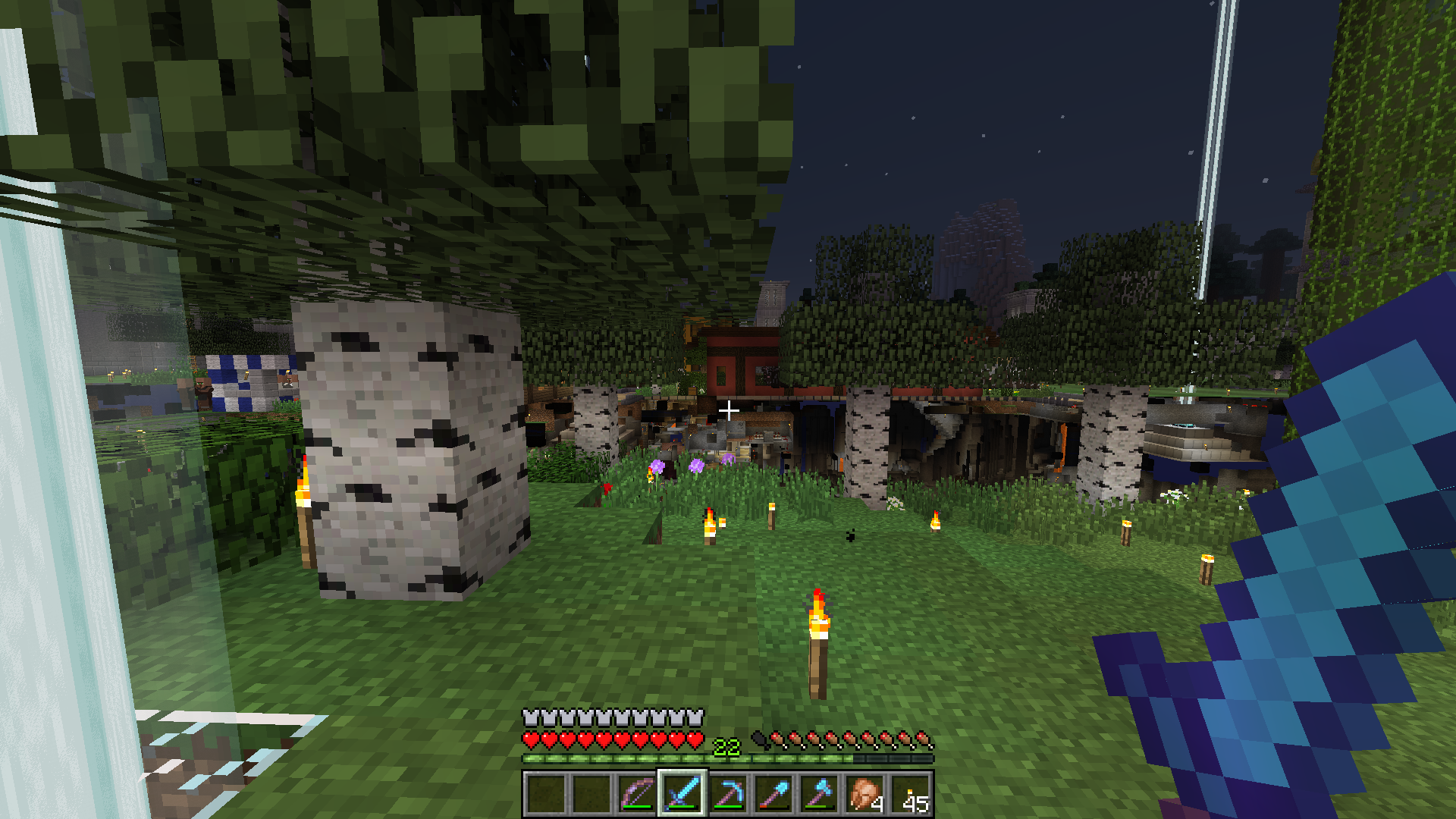Choose the diamond sword in the hotbar
This screenshot has width=1456, height=819.
(x=682, y=794)
